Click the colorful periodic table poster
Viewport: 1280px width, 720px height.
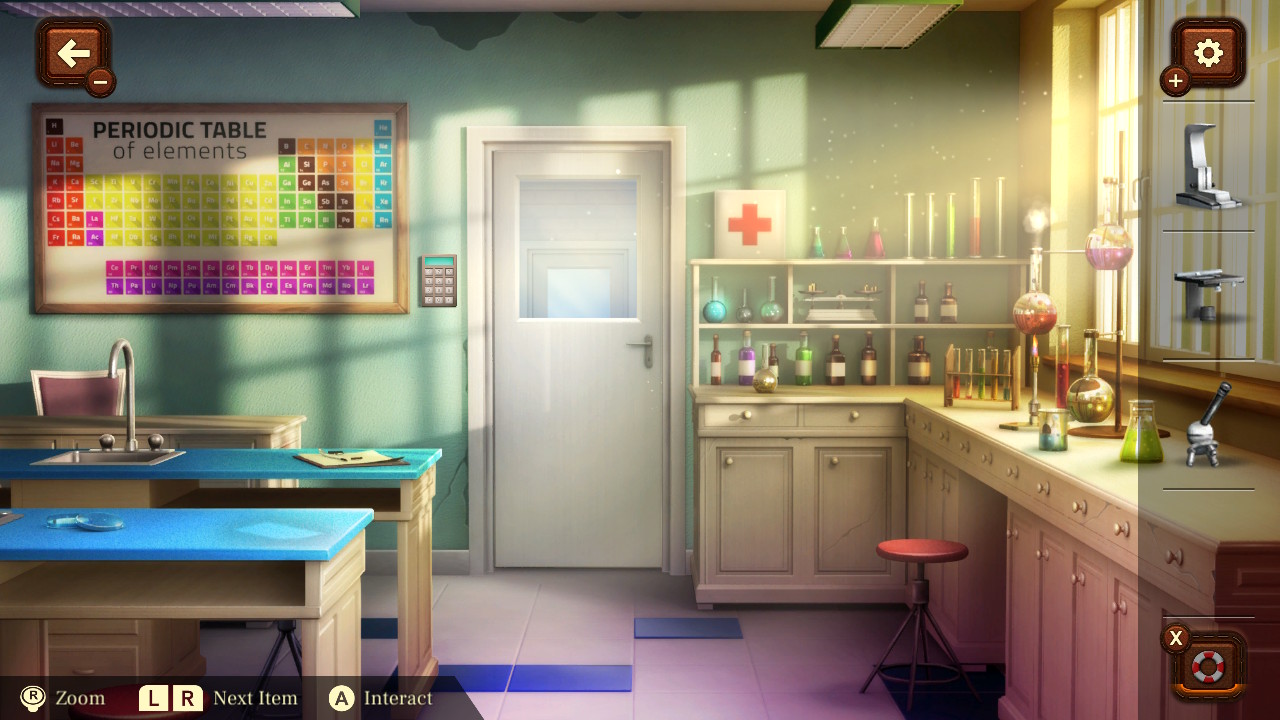tap(215, 205)
